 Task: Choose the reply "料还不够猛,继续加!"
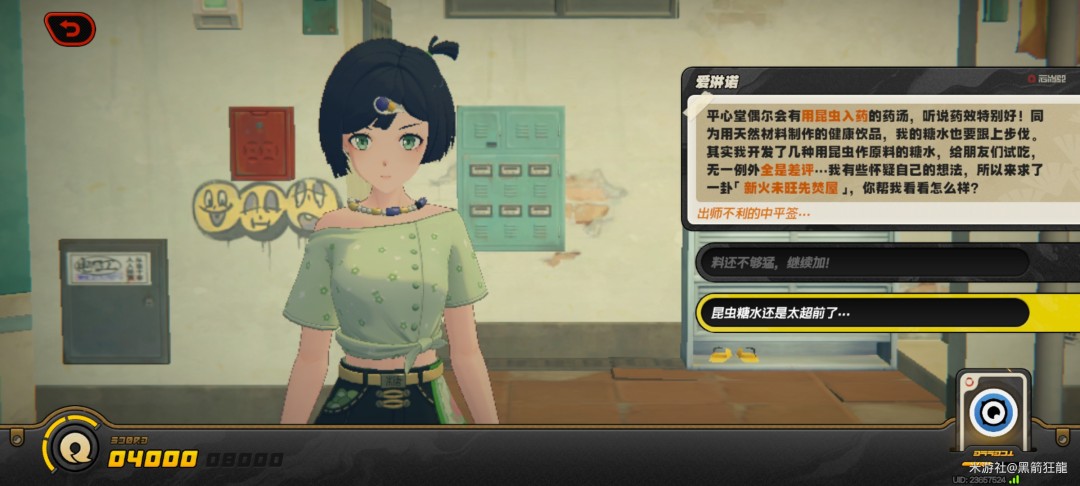tap(862, 262)
